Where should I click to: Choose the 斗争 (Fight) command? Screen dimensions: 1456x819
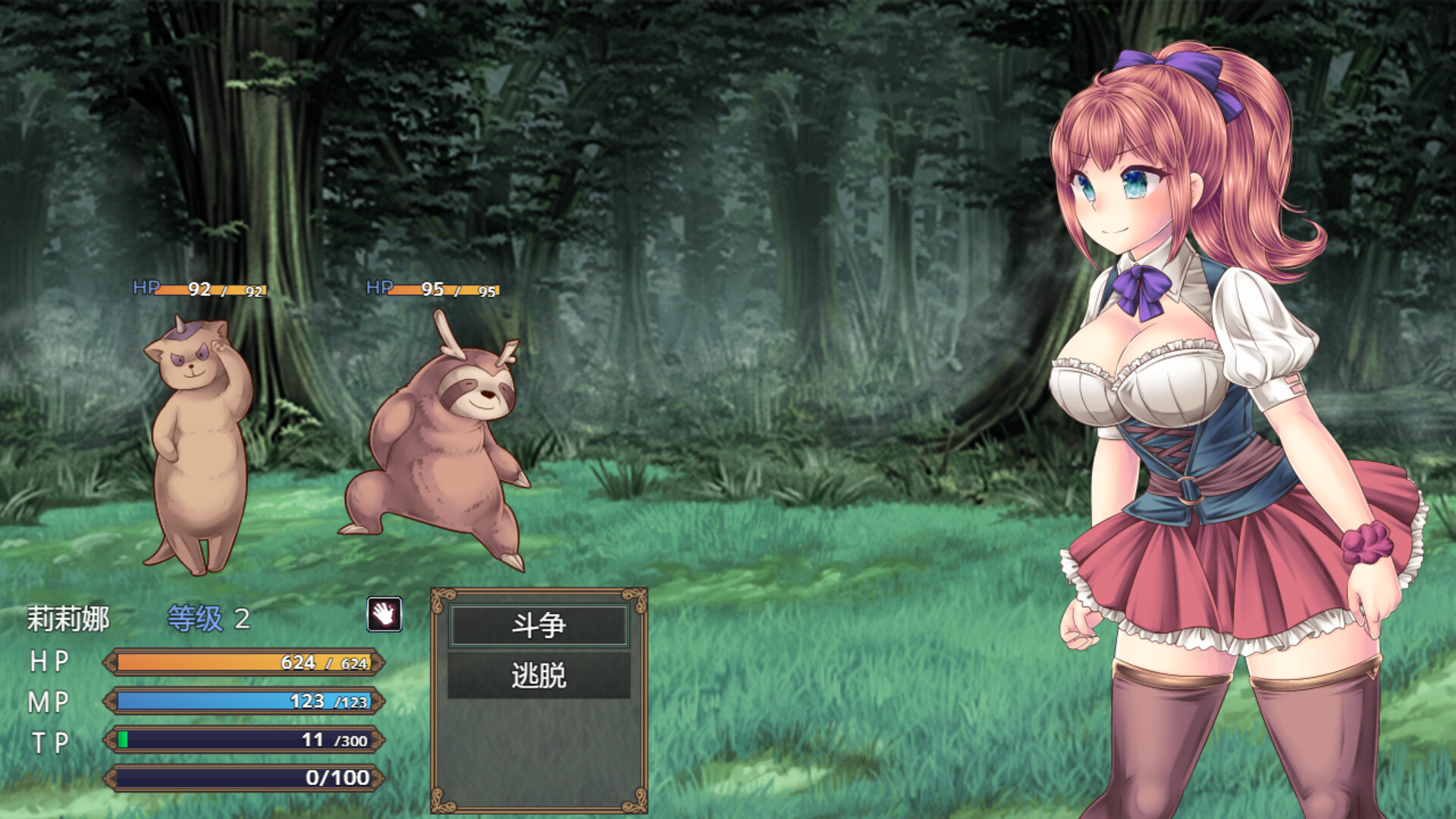(538, 626)
